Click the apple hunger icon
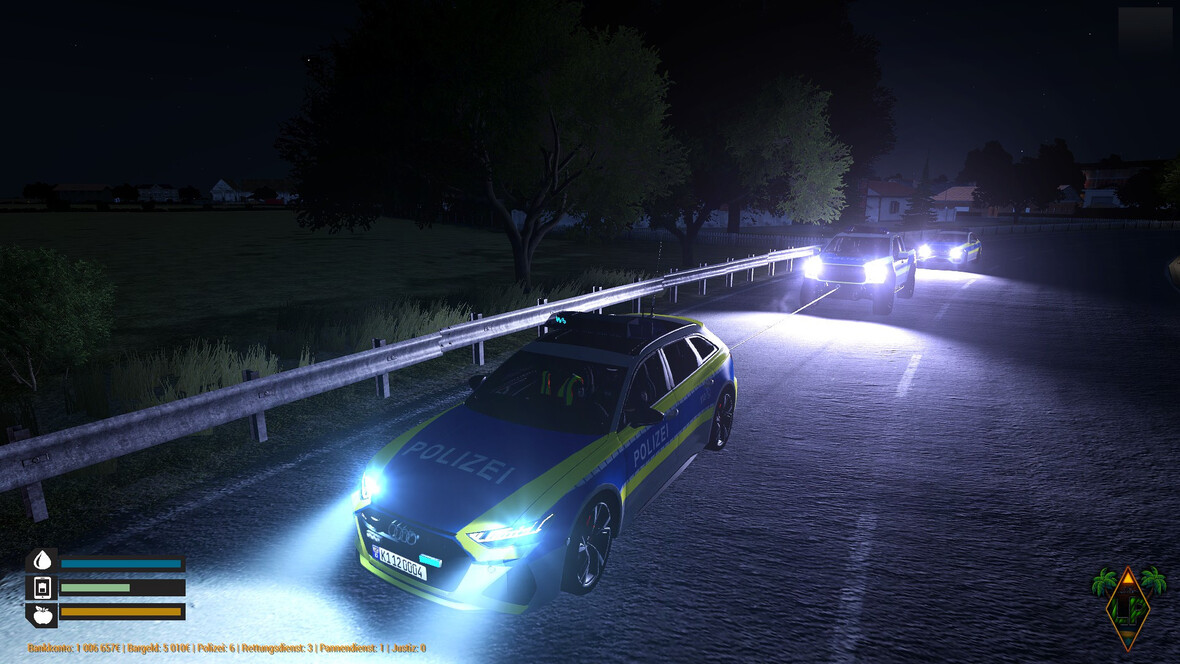Image resolution: width=1180 pixels, height=664 pixels. click(42, 612)
